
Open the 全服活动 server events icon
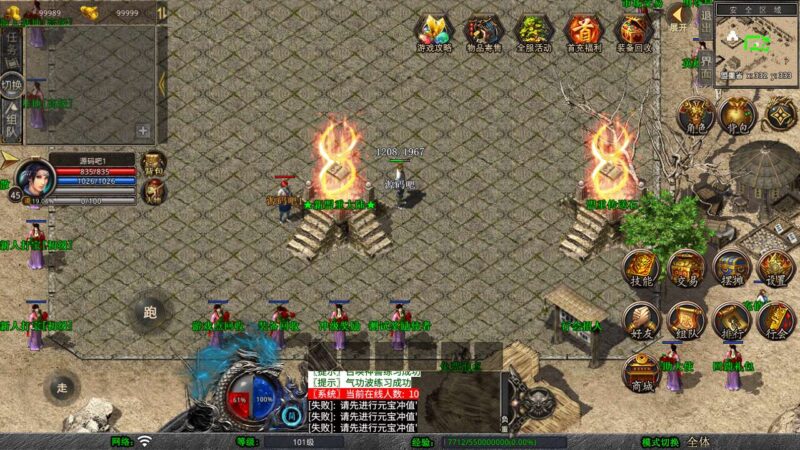(x=533, y=32)
